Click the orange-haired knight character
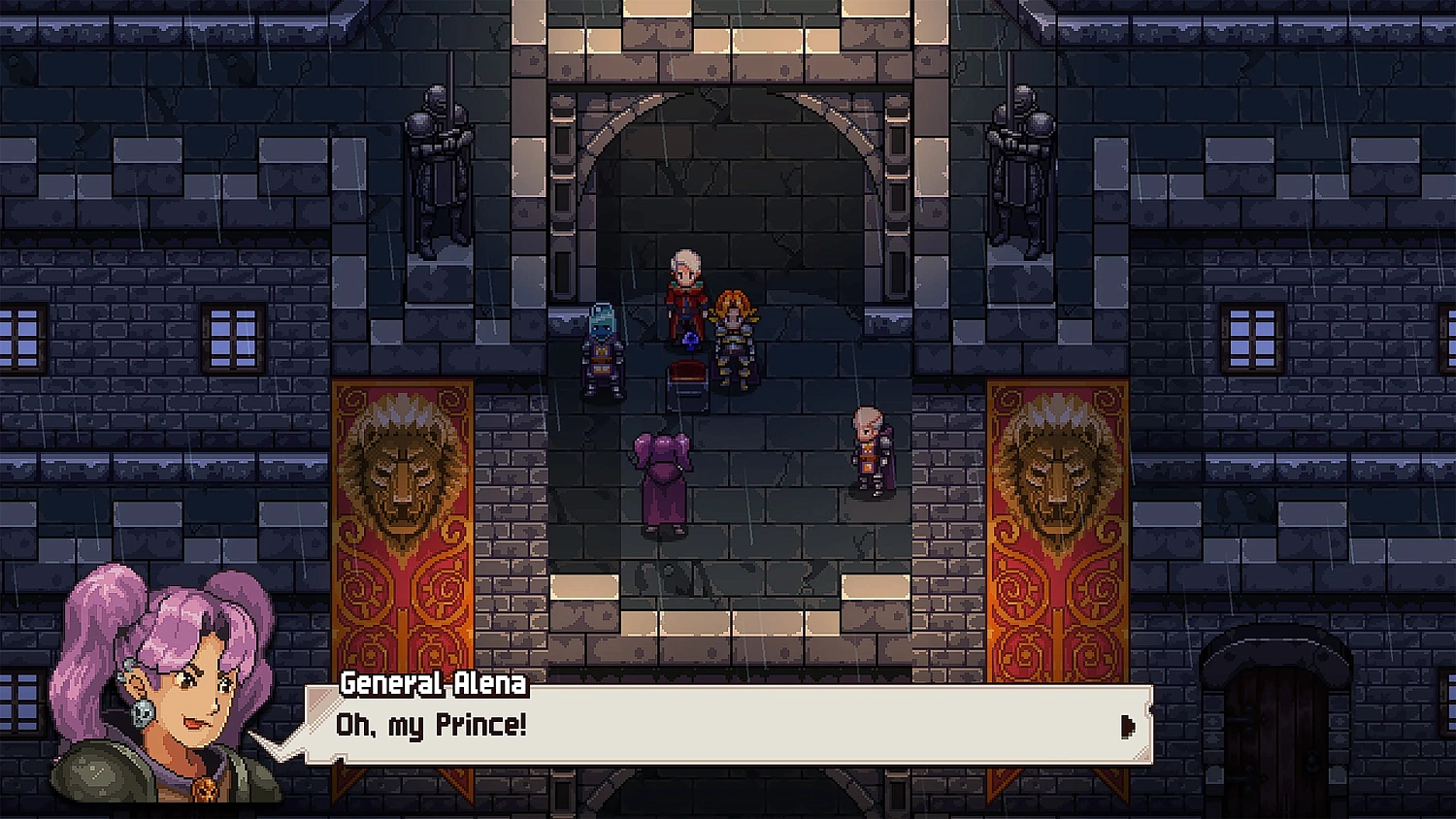The width and height of the screenshot is (1456, 819). pos(733,330)
